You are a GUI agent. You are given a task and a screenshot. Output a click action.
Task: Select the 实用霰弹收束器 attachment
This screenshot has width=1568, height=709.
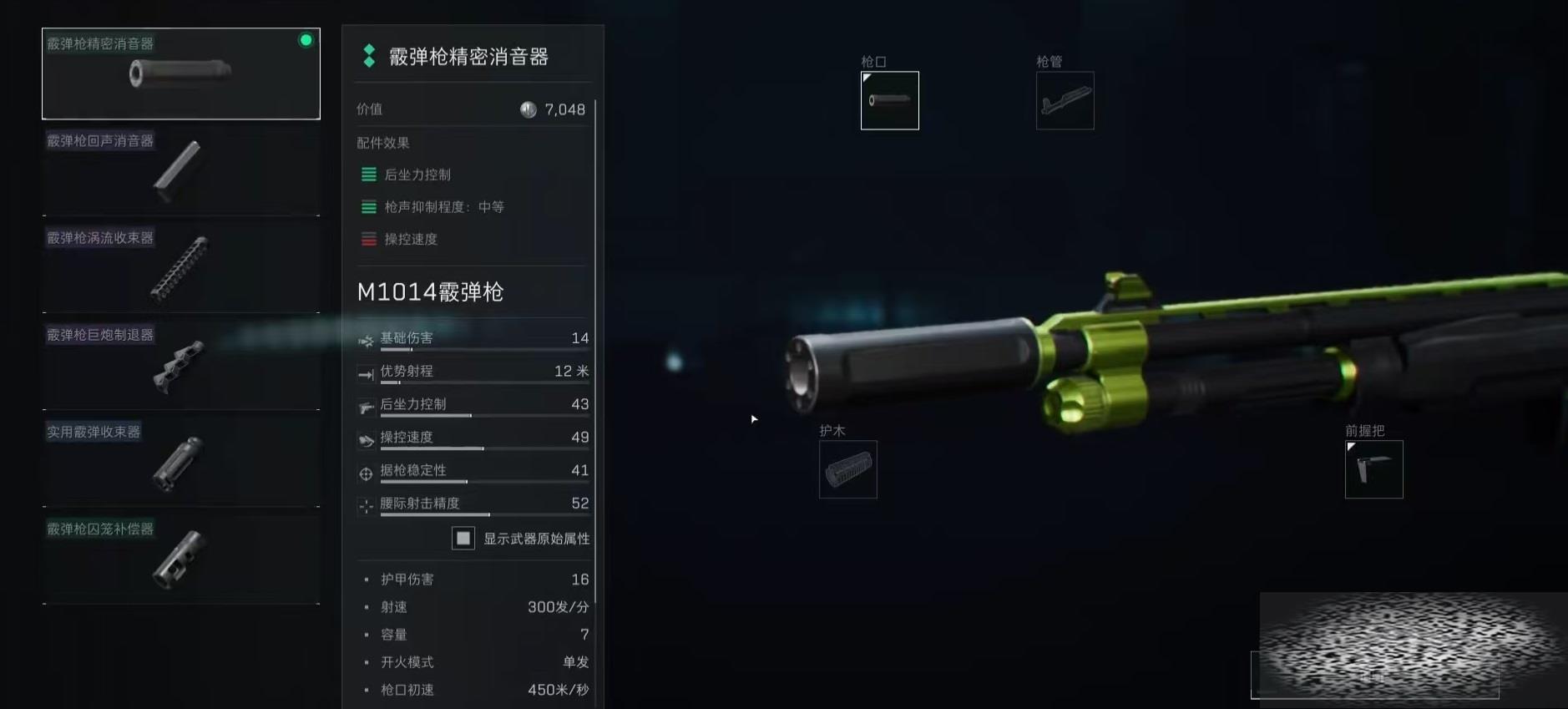[x=181, y=462]
